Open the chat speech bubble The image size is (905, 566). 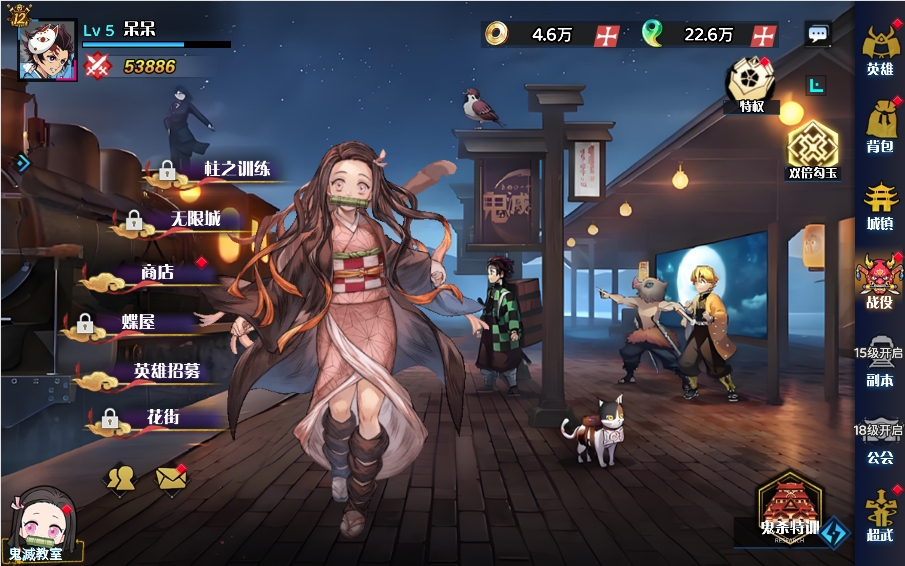[818, 35]
